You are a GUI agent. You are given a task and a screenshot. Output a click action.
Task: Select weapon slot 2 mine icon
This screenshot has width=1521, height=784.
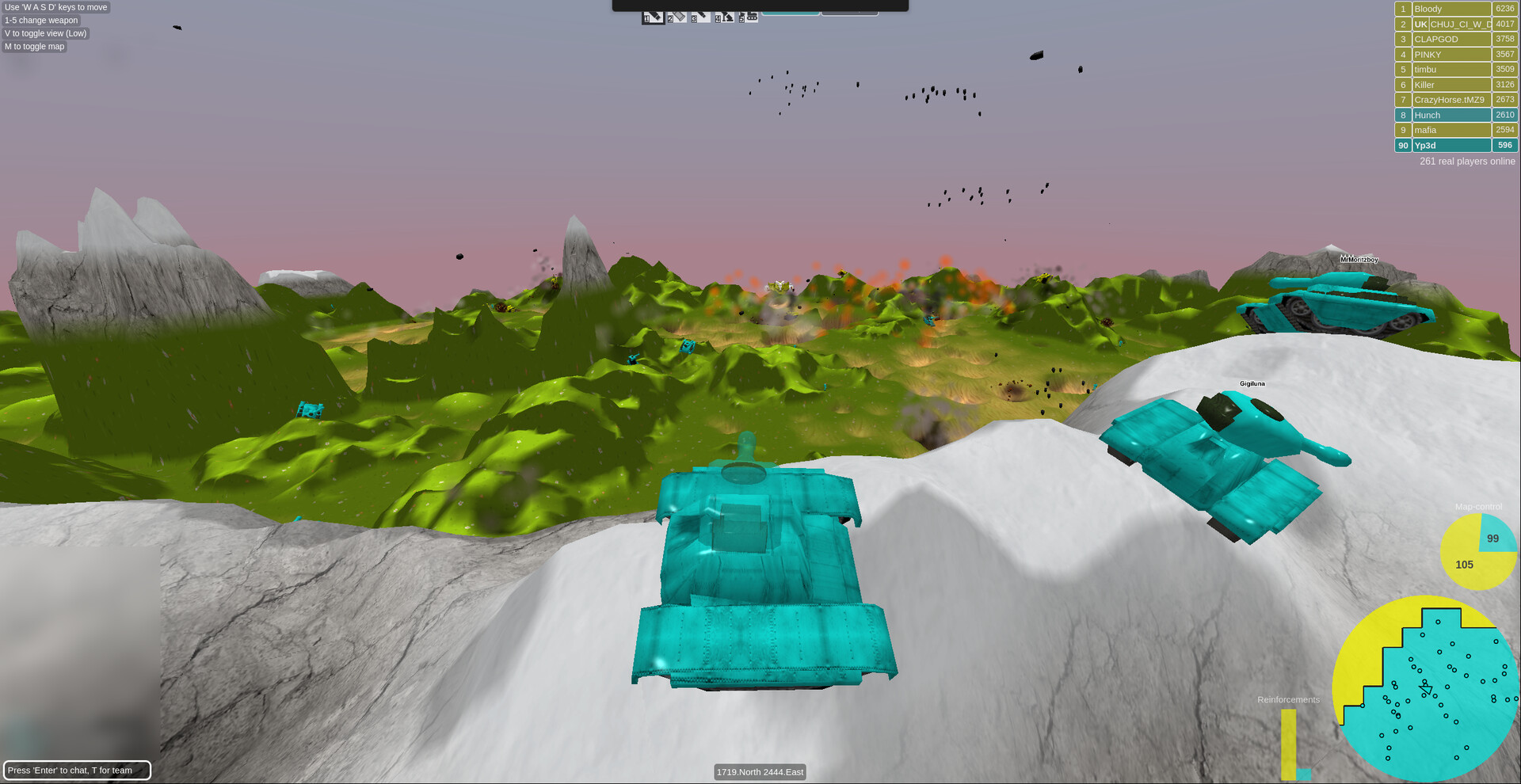677,17
